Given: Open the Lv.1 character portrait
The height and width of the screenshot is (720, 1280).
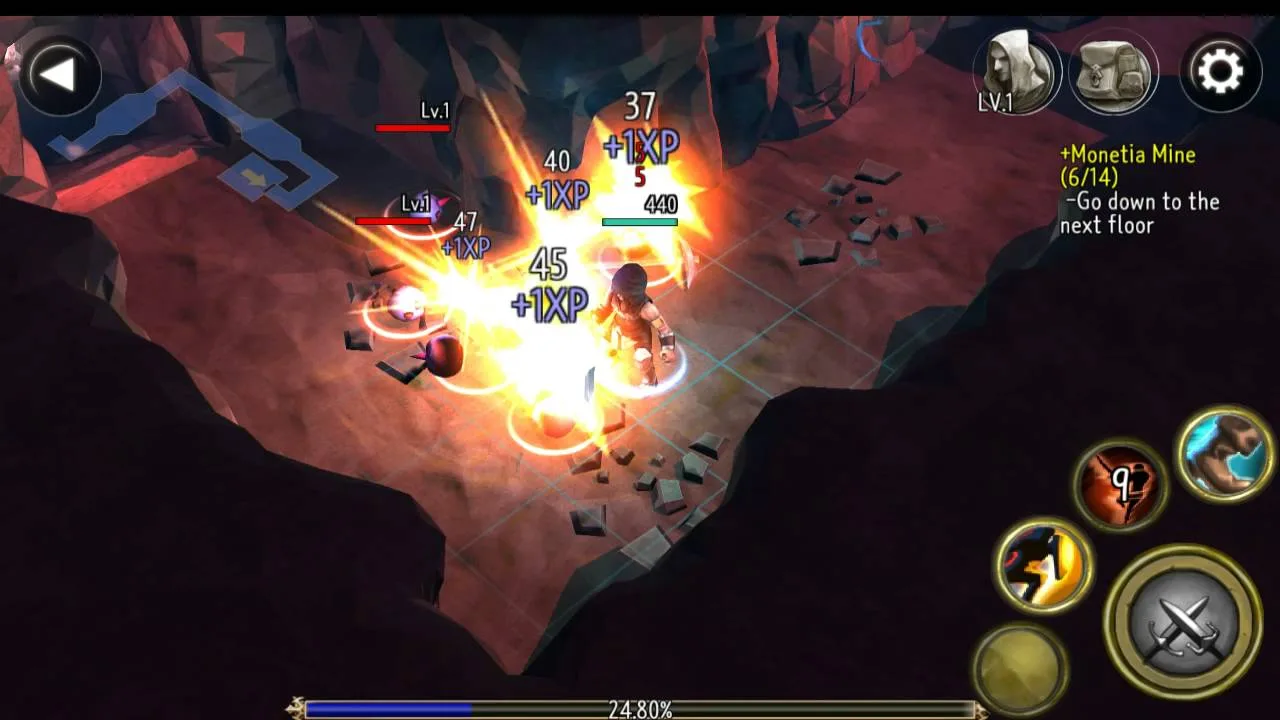Looking at the screenshot, I should [1016, 70].
